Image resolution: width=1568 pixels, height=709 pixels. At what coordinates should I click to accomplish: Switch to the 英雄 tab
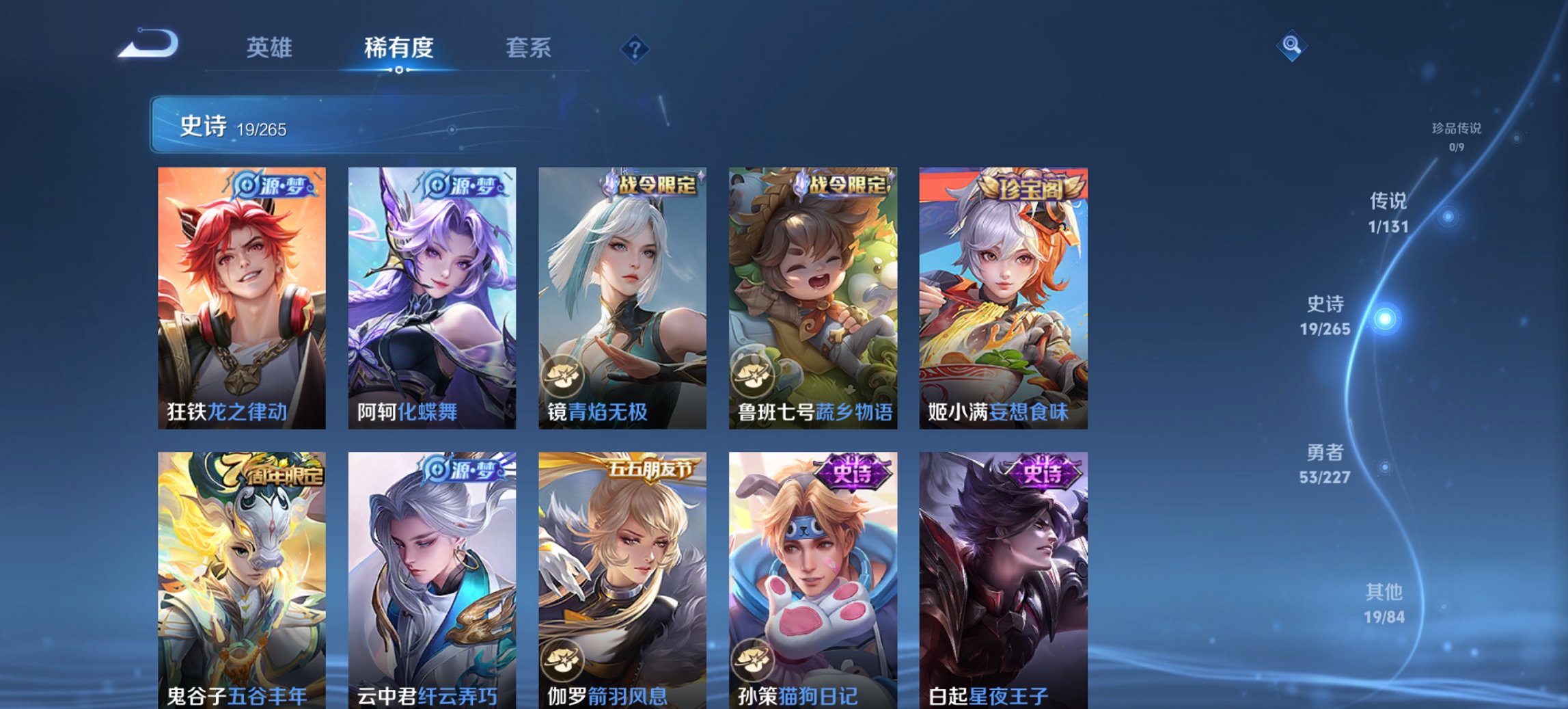point(271,47)
